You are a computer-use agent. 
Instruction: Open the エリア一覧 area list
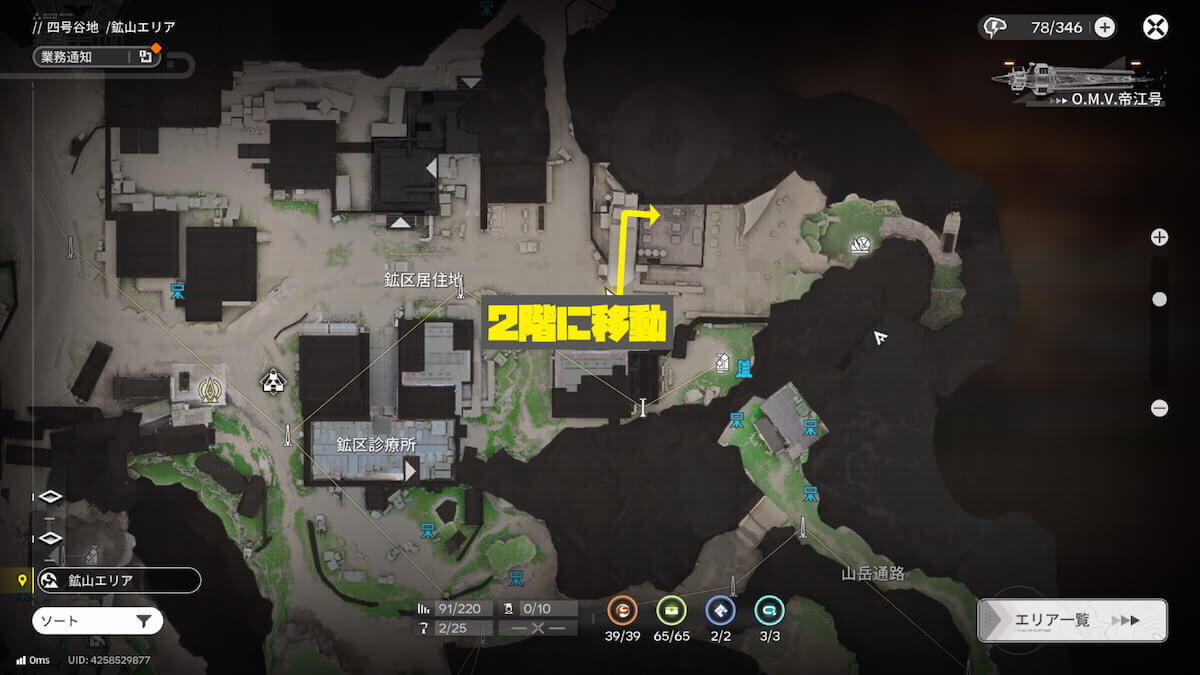[1072, 620]
